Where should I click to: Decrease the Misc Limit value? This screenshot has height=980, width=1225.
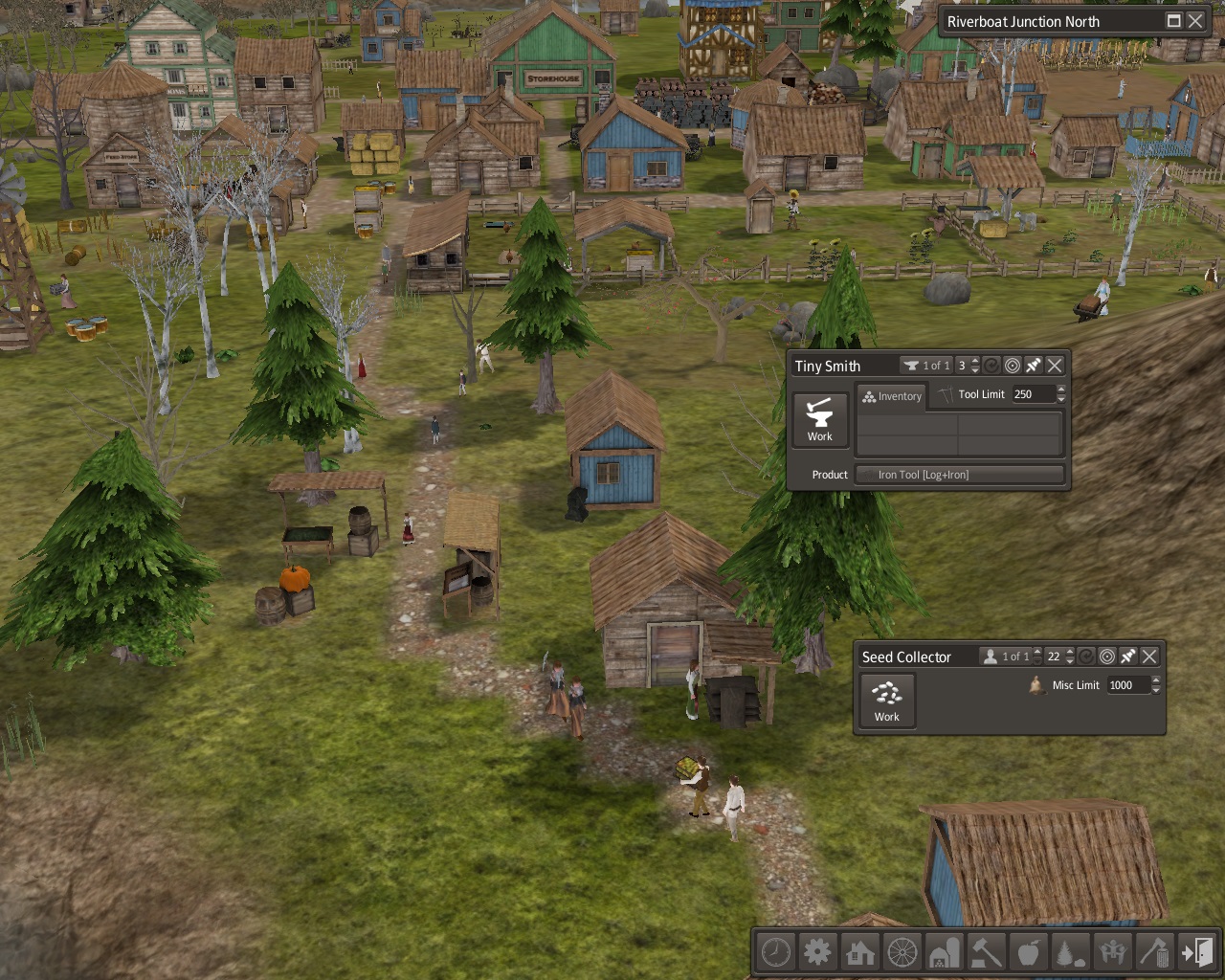tap(1156, 690)
